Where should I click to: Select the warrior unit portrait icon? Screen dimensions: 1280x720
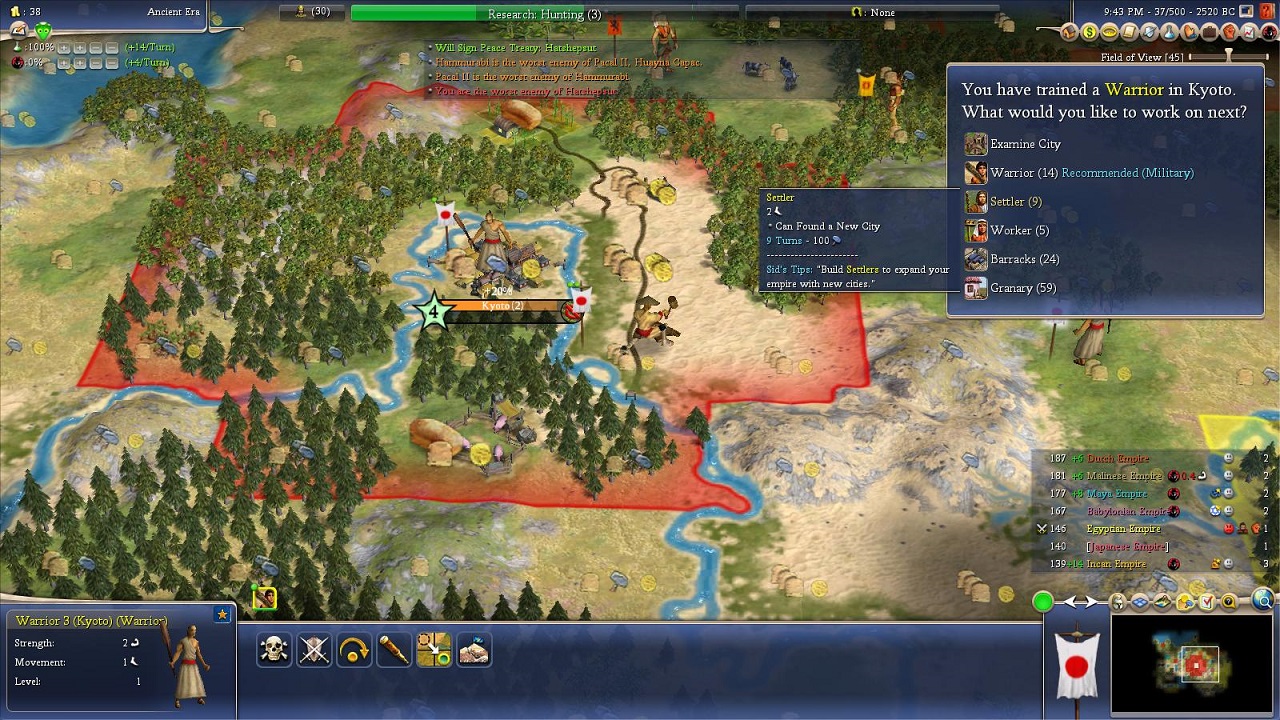[x=265, y=598]
